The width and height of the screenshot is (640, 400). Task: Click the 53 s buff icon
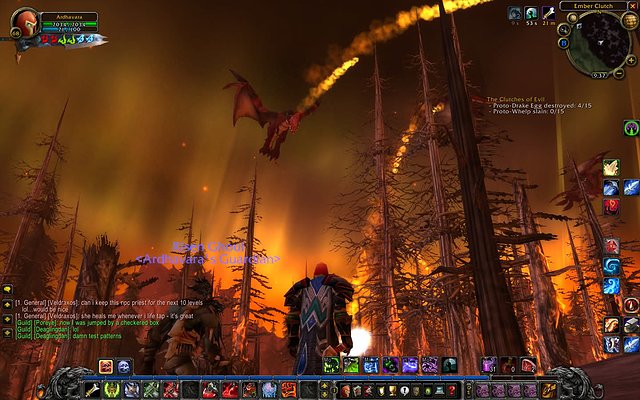pos(531,13)
